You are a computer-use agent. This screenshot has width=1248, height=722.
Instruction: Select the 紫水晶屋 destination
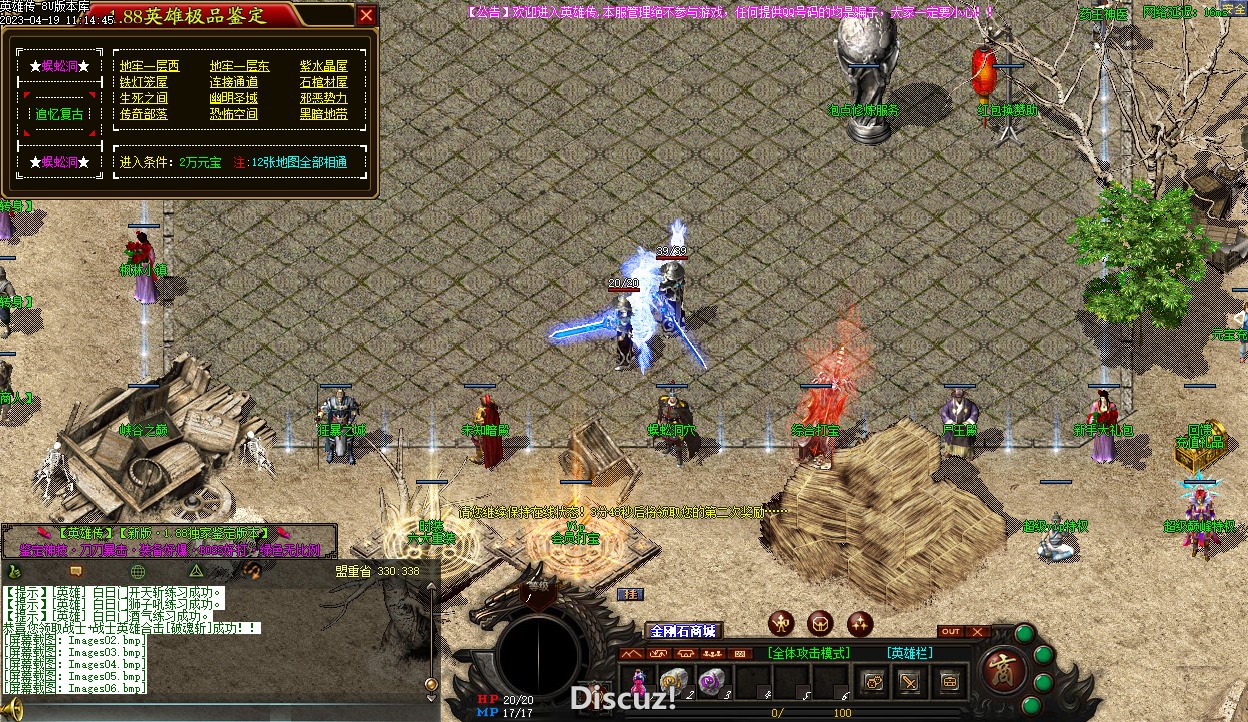(324, 66)
